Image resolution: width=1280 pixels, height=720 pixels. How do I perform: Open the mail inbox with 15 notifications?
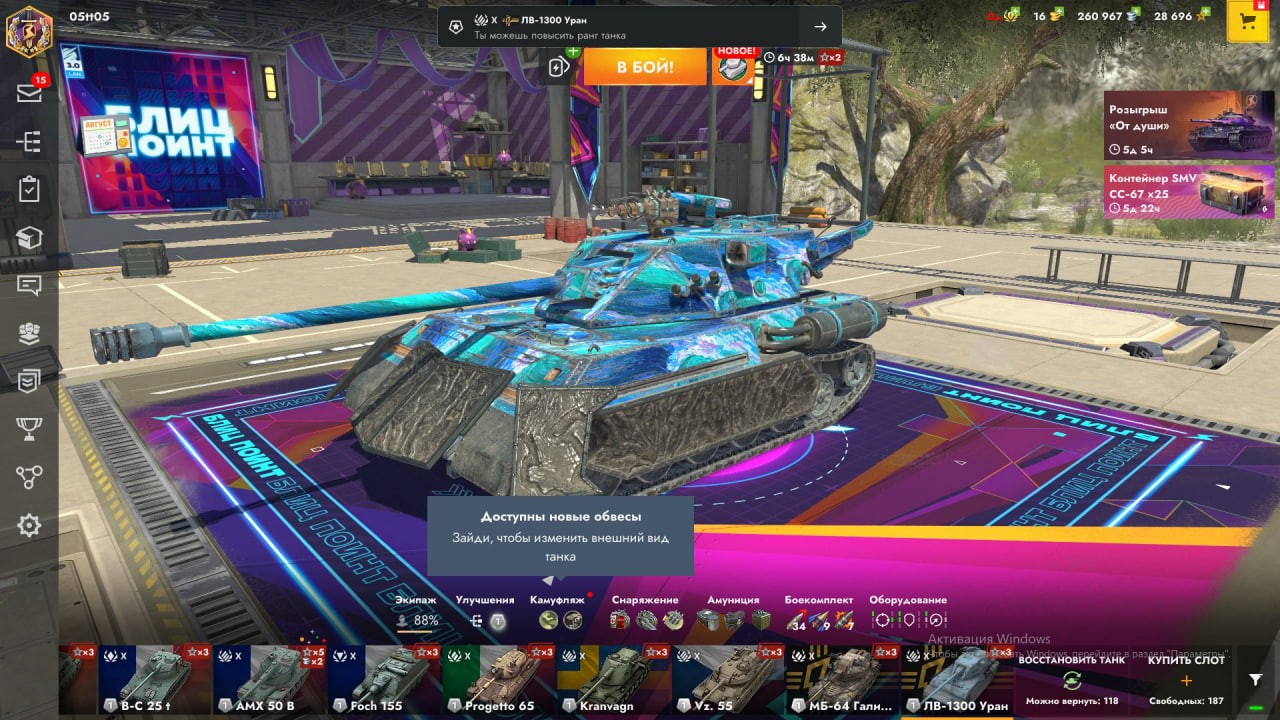[29, 93]
